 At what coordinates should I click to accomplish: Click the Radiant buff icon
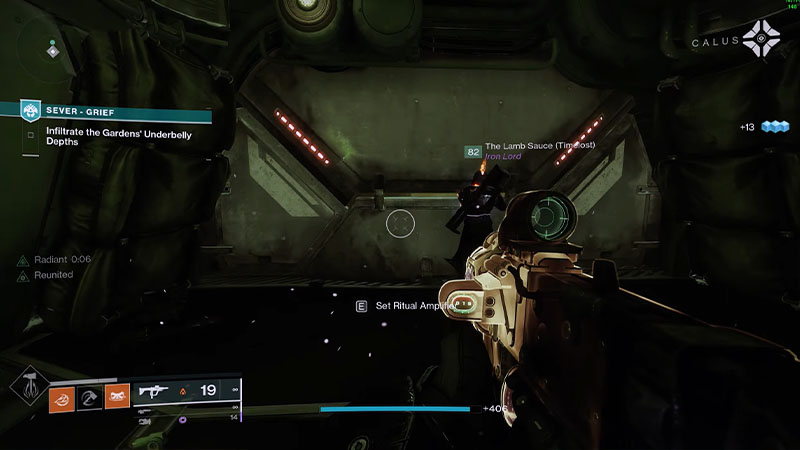[22, 260]
